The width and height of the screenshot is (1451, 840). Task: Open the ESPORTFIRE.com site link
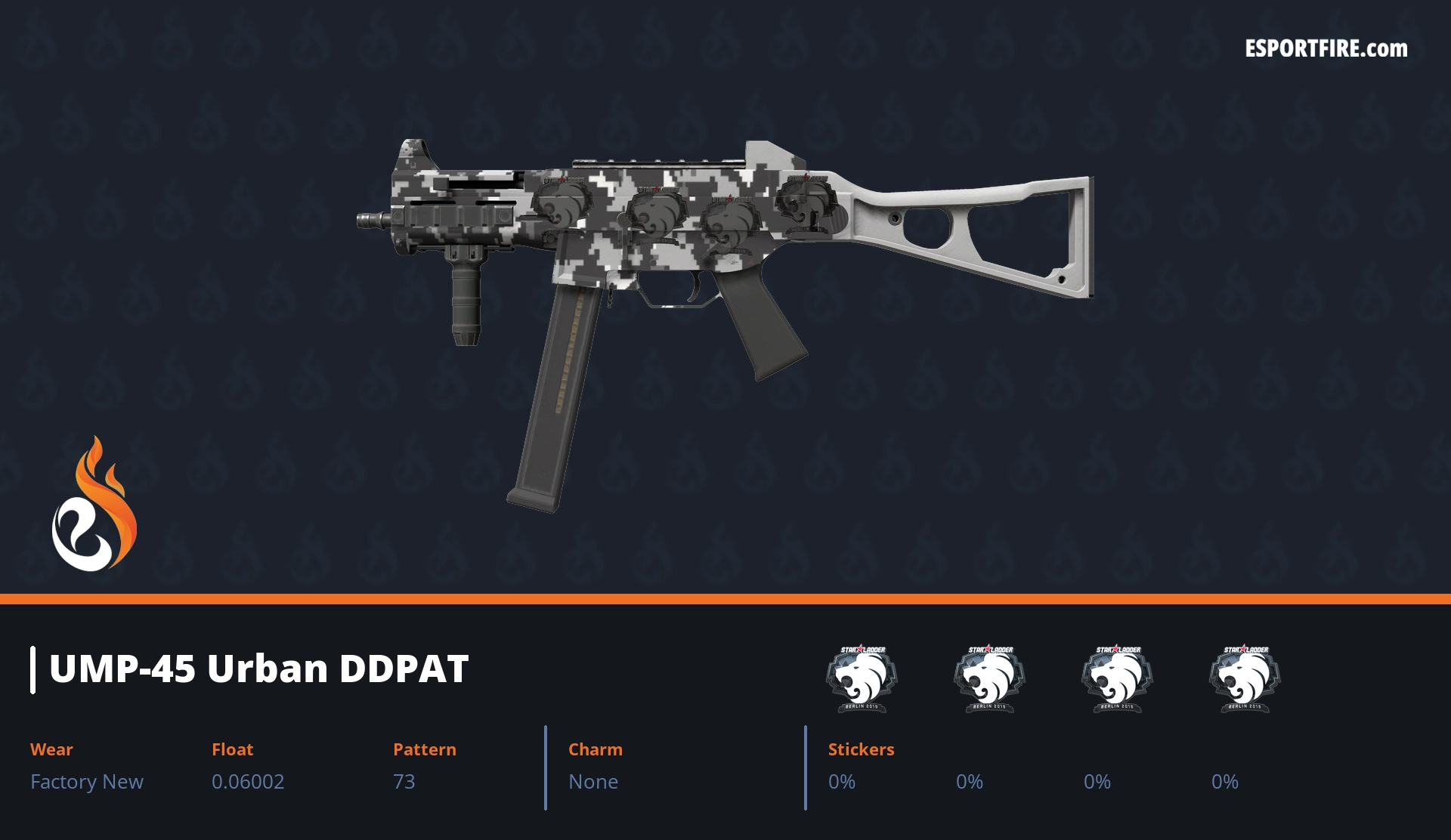click(x=1326, y=49)
